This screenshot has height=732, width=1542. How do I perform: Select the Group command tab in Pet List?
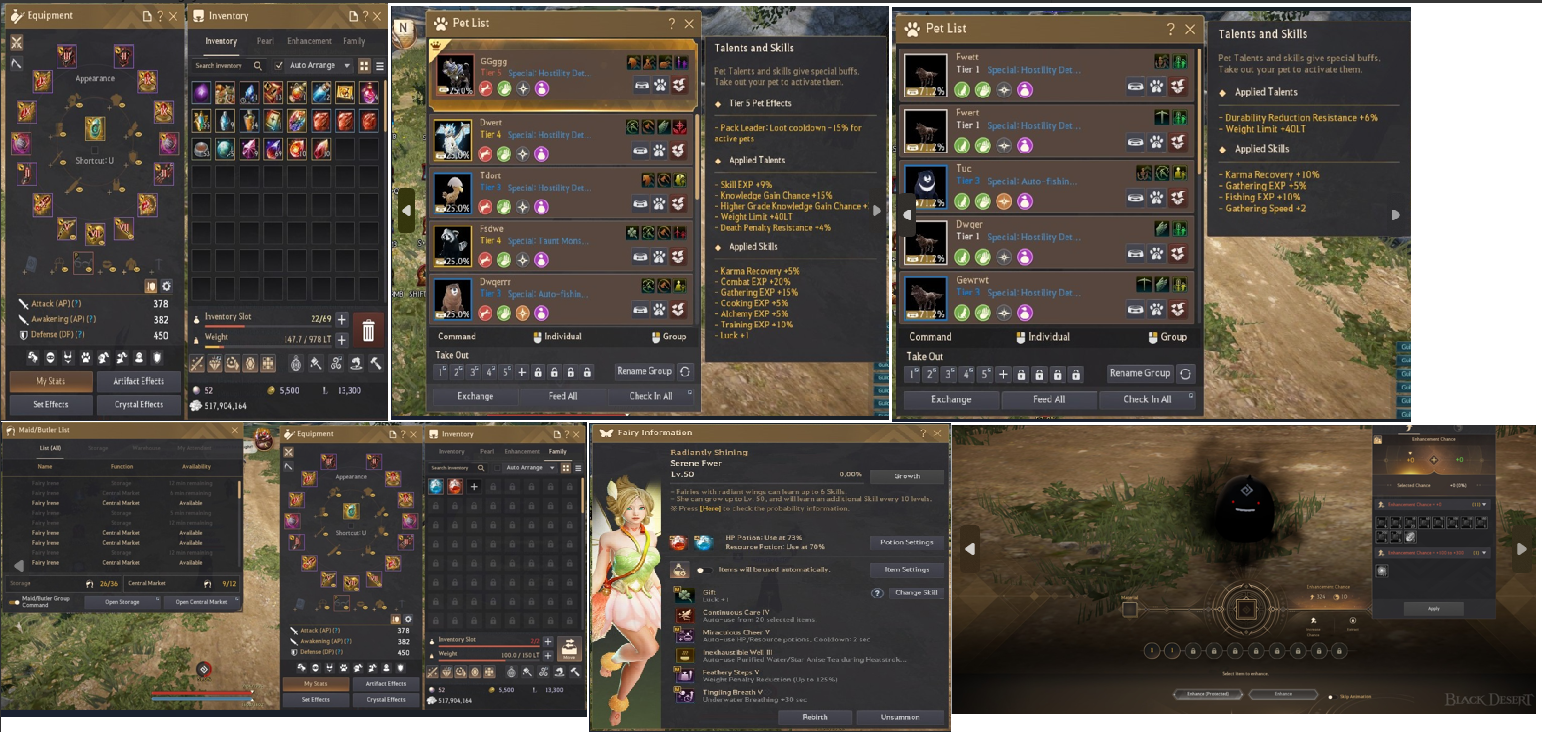tap(669, 337)
